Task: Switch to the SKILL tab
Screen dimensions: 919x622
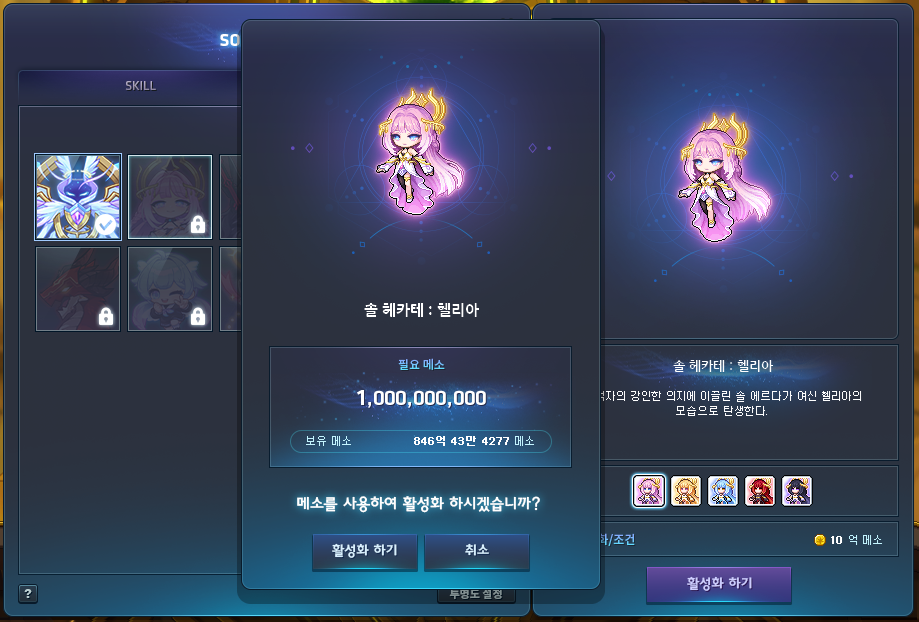Action: [140, 86]
